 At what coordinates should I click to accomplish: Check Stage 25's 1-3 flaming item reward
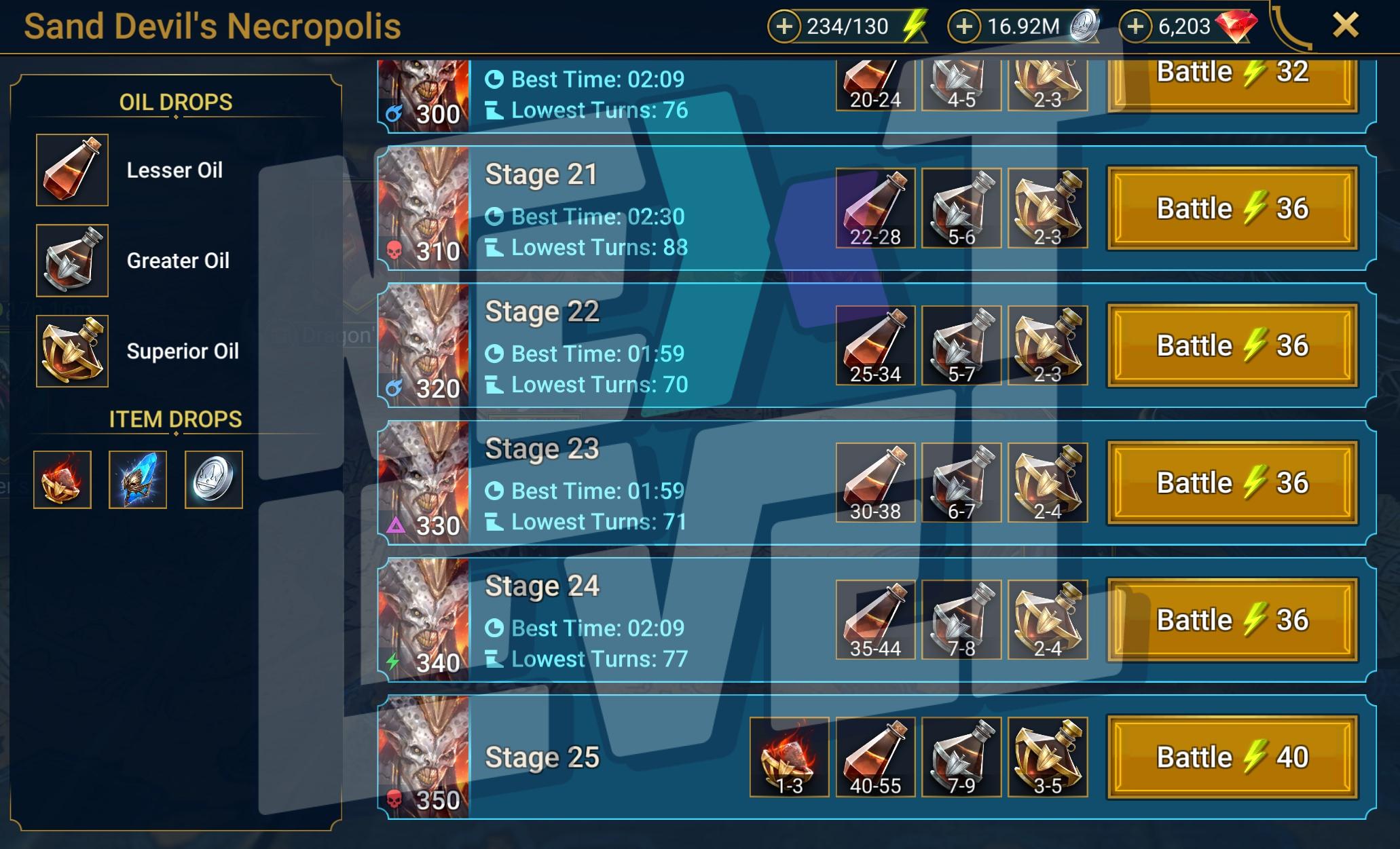click(x=789, y=757)
